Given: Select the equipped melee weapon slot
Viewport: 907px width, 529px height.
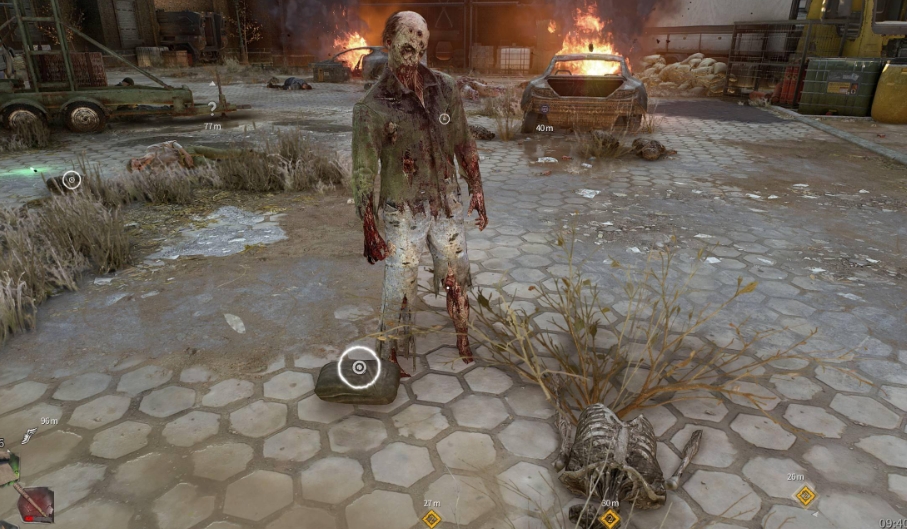Looking at the screenshot, I should [36, 503].
